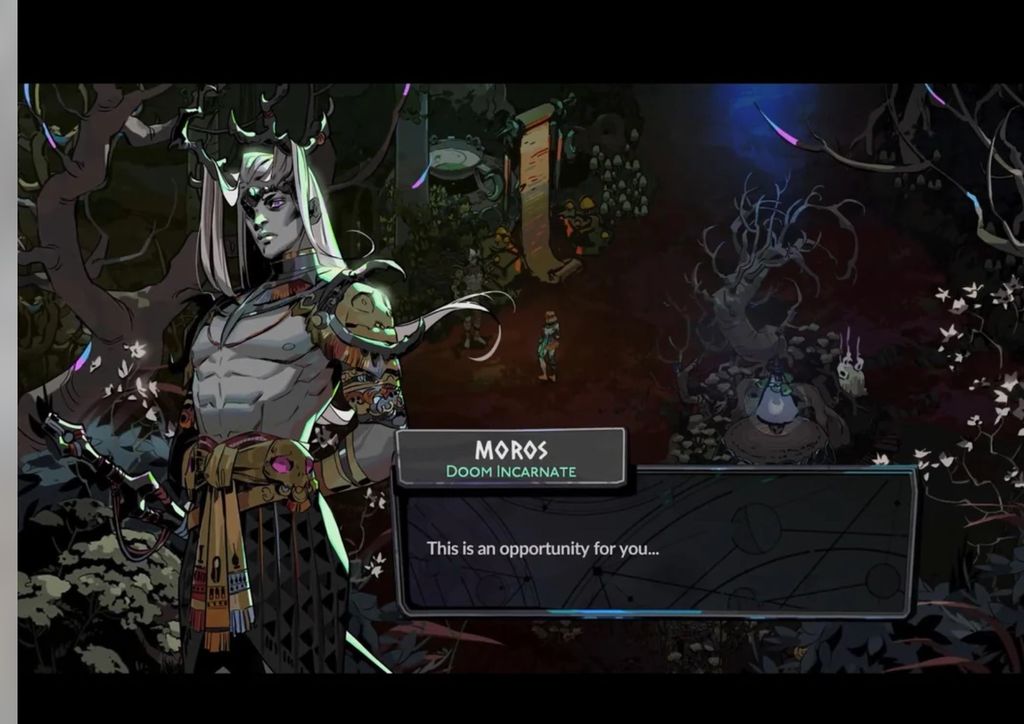Screen dimensions: 1024x724
Task: Advance Moros's dialogue text box
Action: coord(655,545)
